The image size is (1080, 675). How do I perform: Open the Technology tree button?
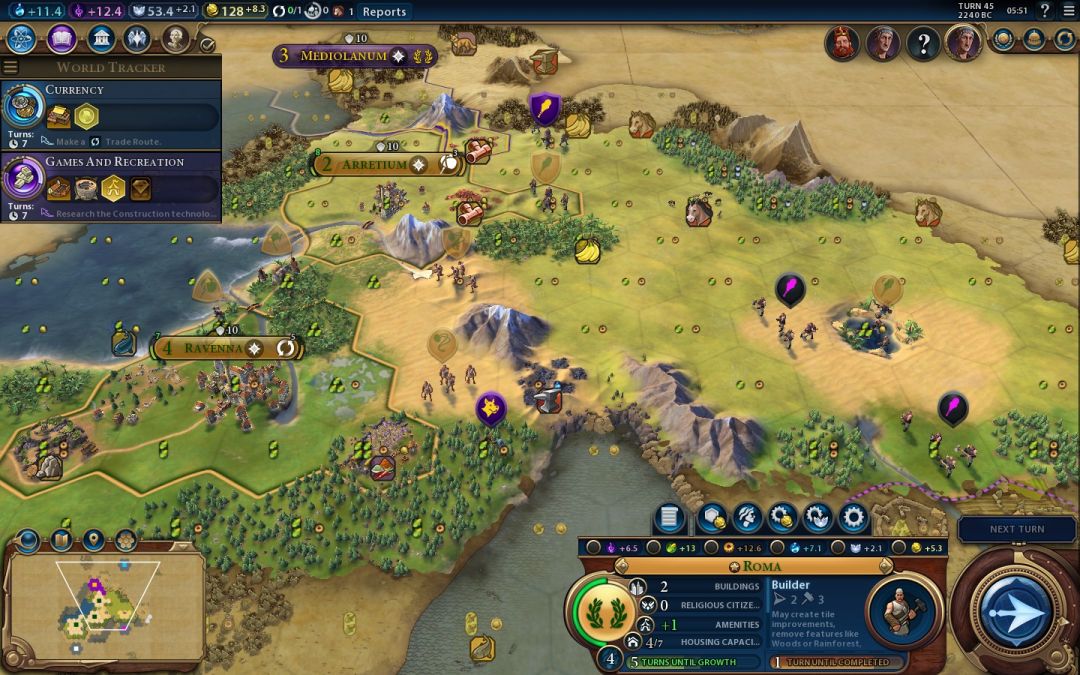coord(22,40)
